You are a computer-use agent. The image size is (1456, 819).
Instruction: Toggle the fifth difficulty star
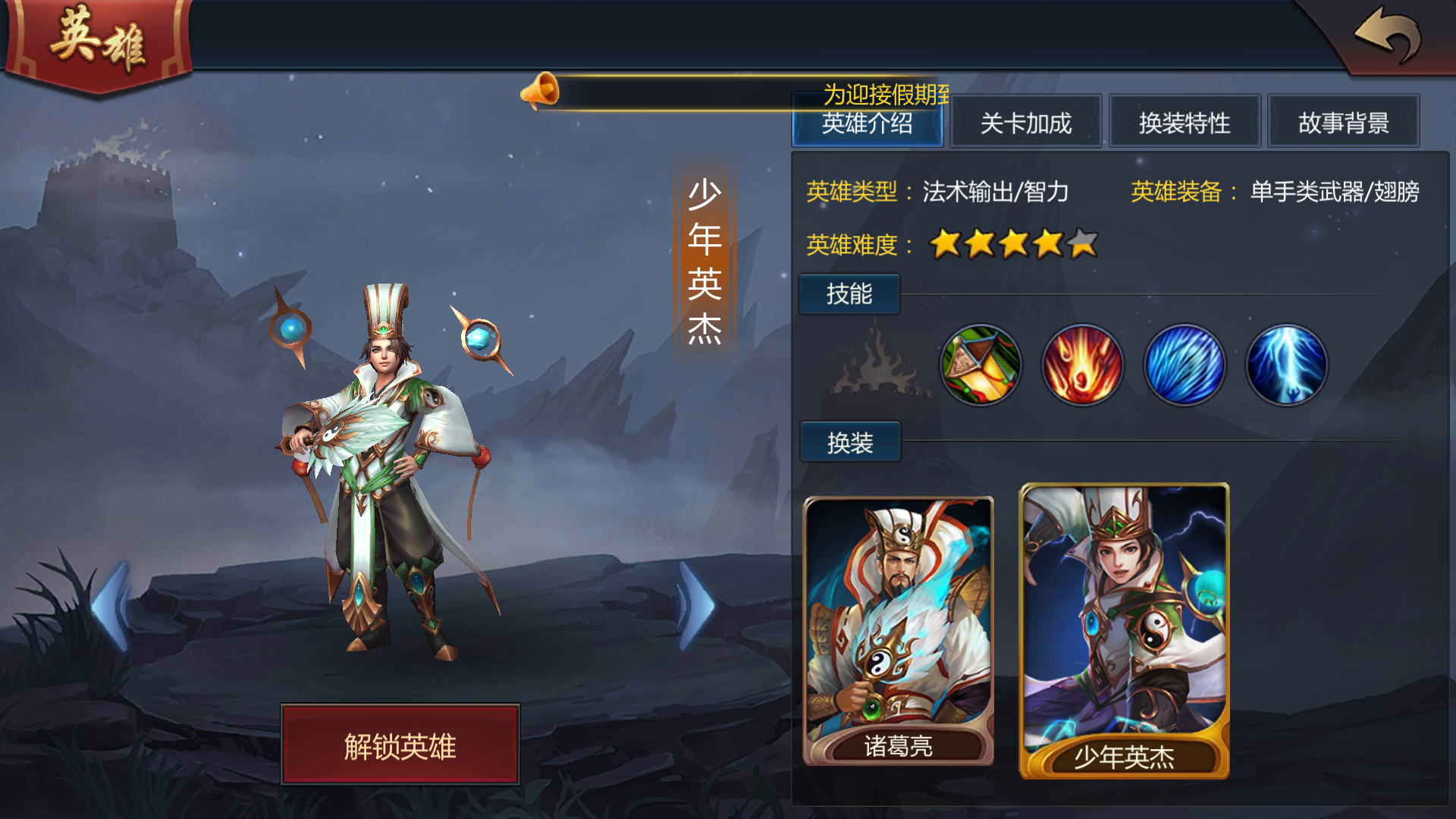click(x=1081, y=244)
